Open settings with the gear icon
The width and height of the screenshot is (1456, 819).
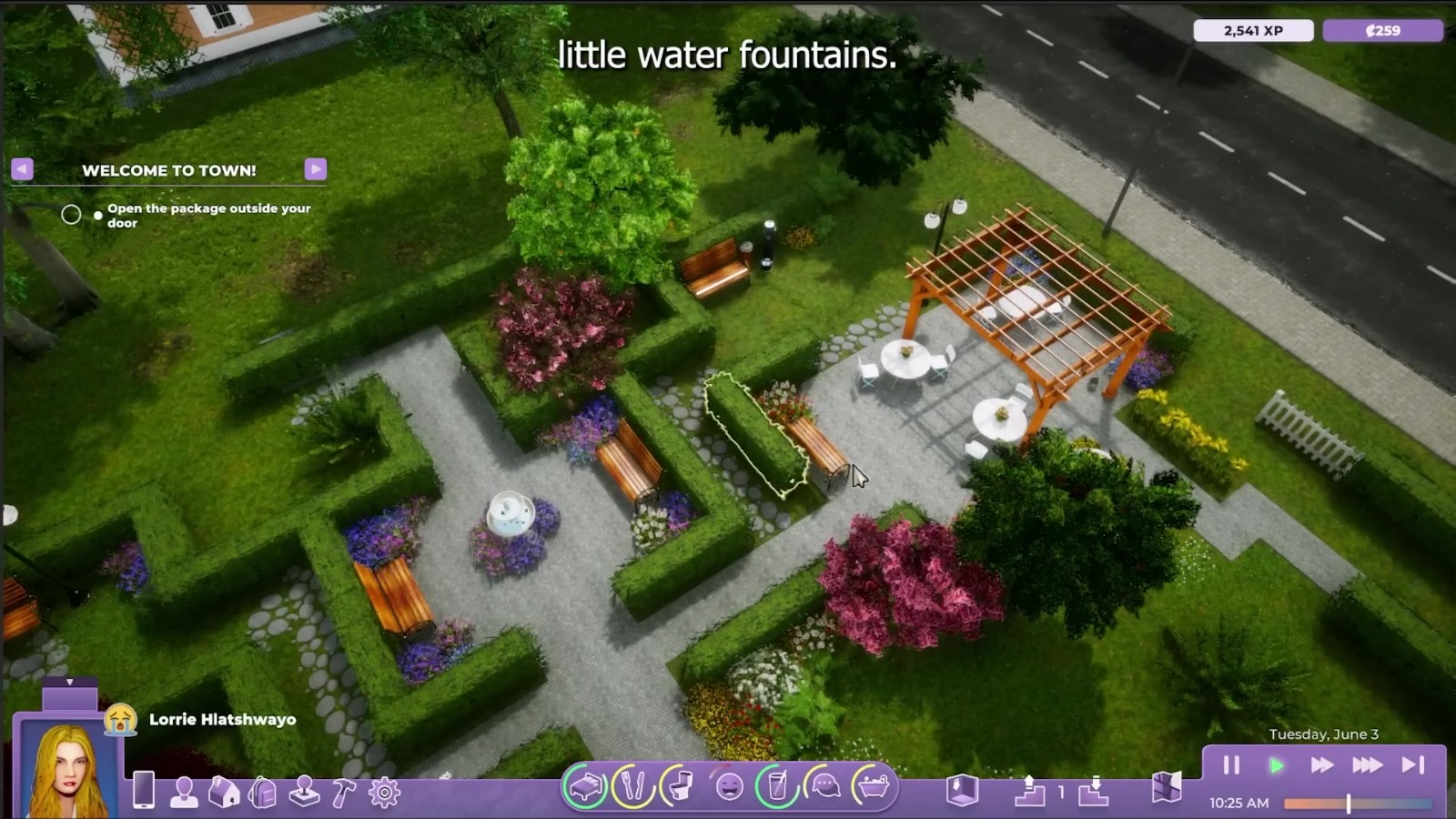pos(384,792)
